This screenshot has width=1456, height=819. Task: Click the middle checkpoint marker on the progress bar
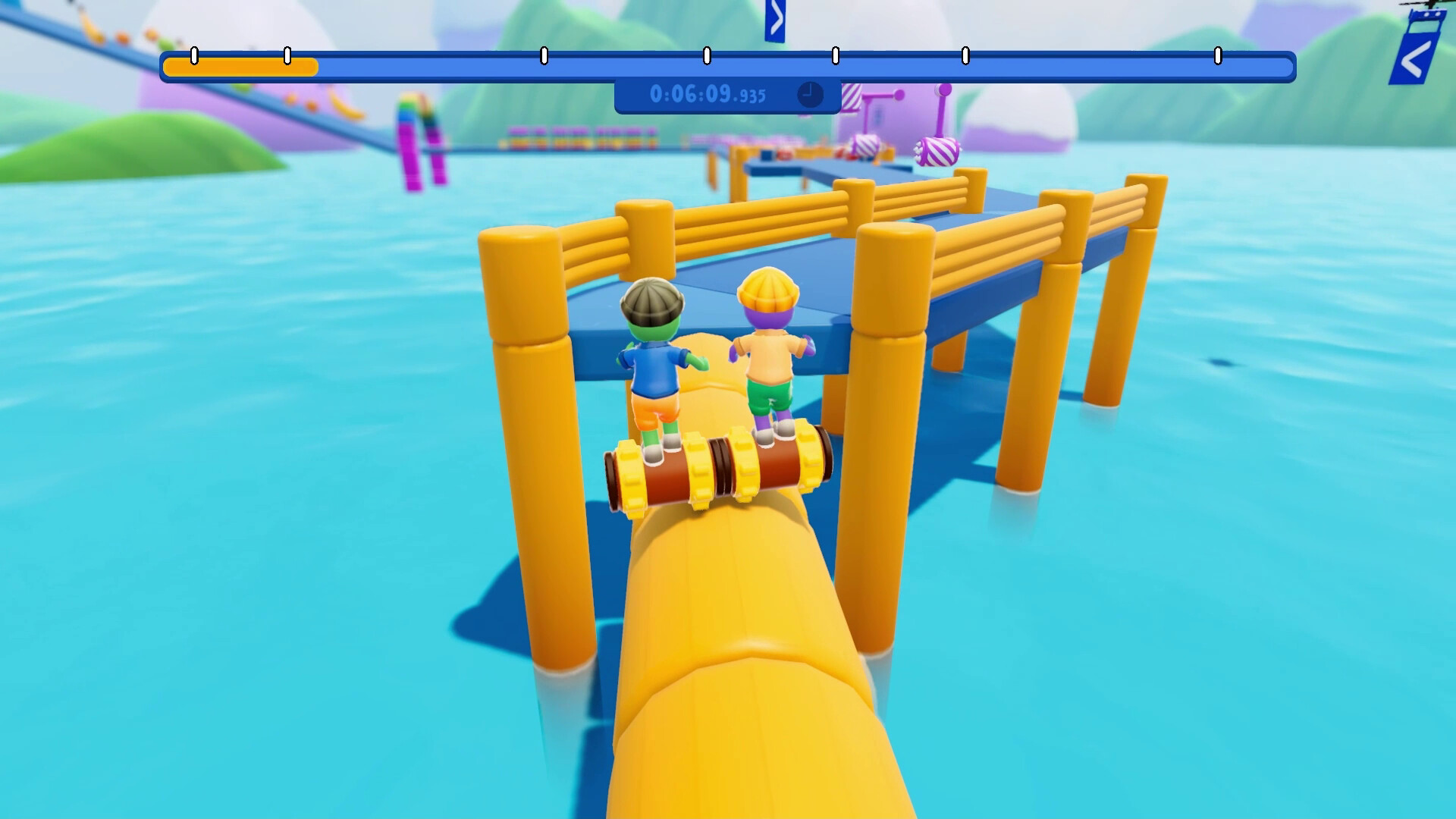(708, 55)
